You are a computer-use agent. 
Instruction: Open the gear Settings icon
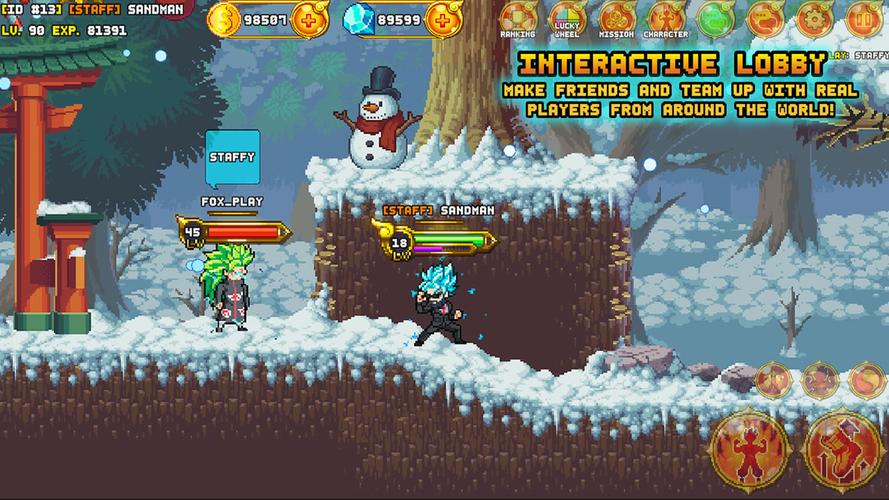pyautogui.click(x=816, y=18)
